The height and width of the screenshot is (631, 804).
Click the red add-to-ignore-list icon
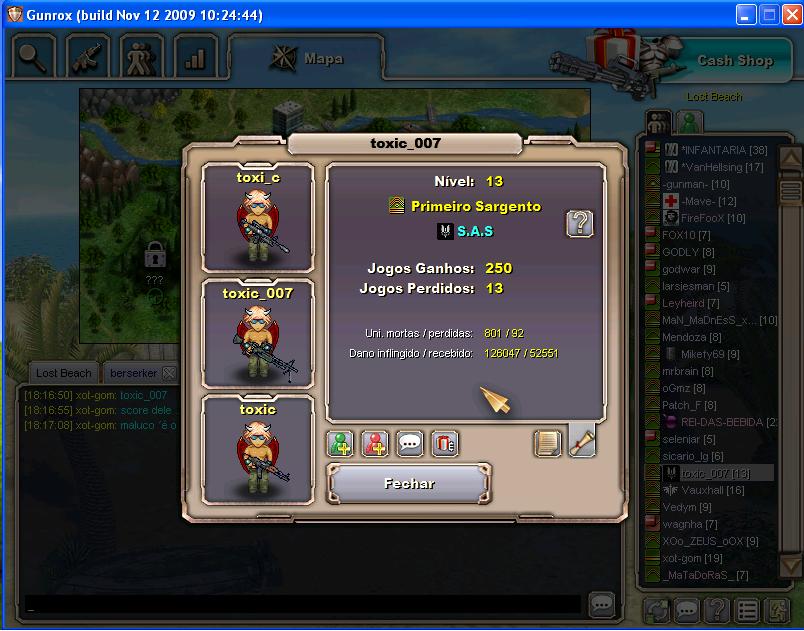376,444
